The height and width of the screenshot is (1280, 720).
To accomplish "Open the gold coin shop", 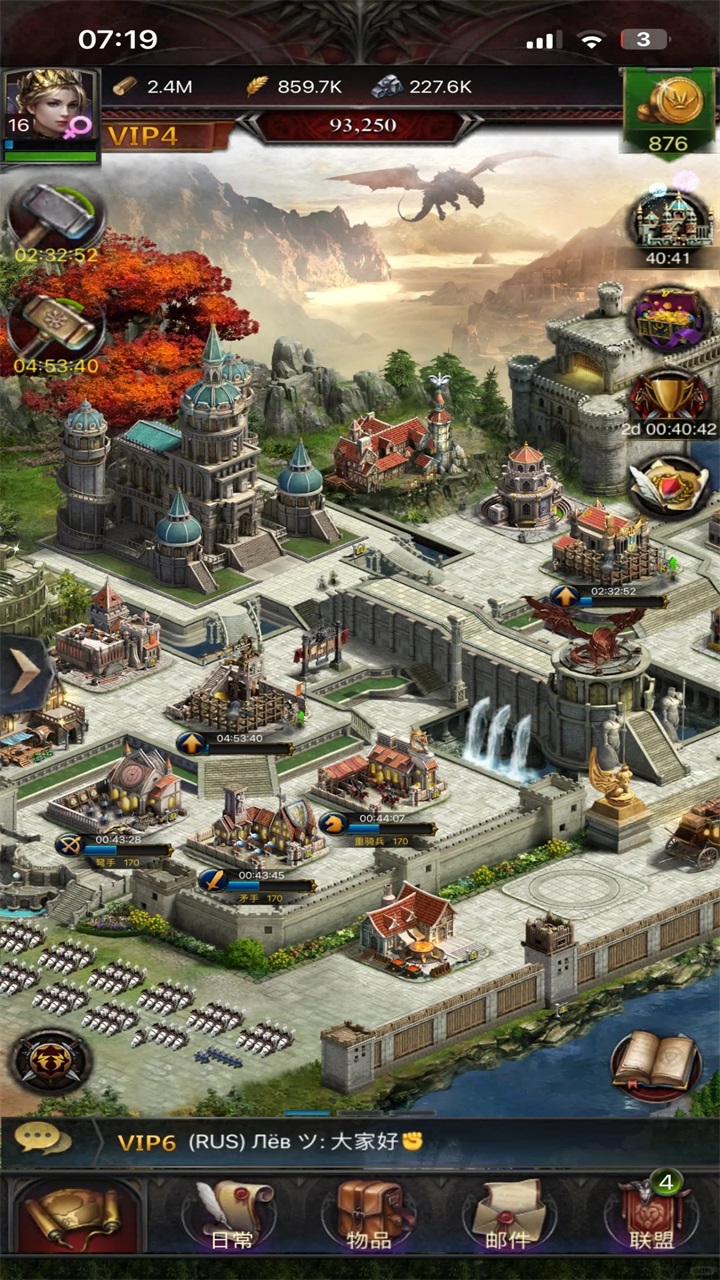I will tap(668, 110).
